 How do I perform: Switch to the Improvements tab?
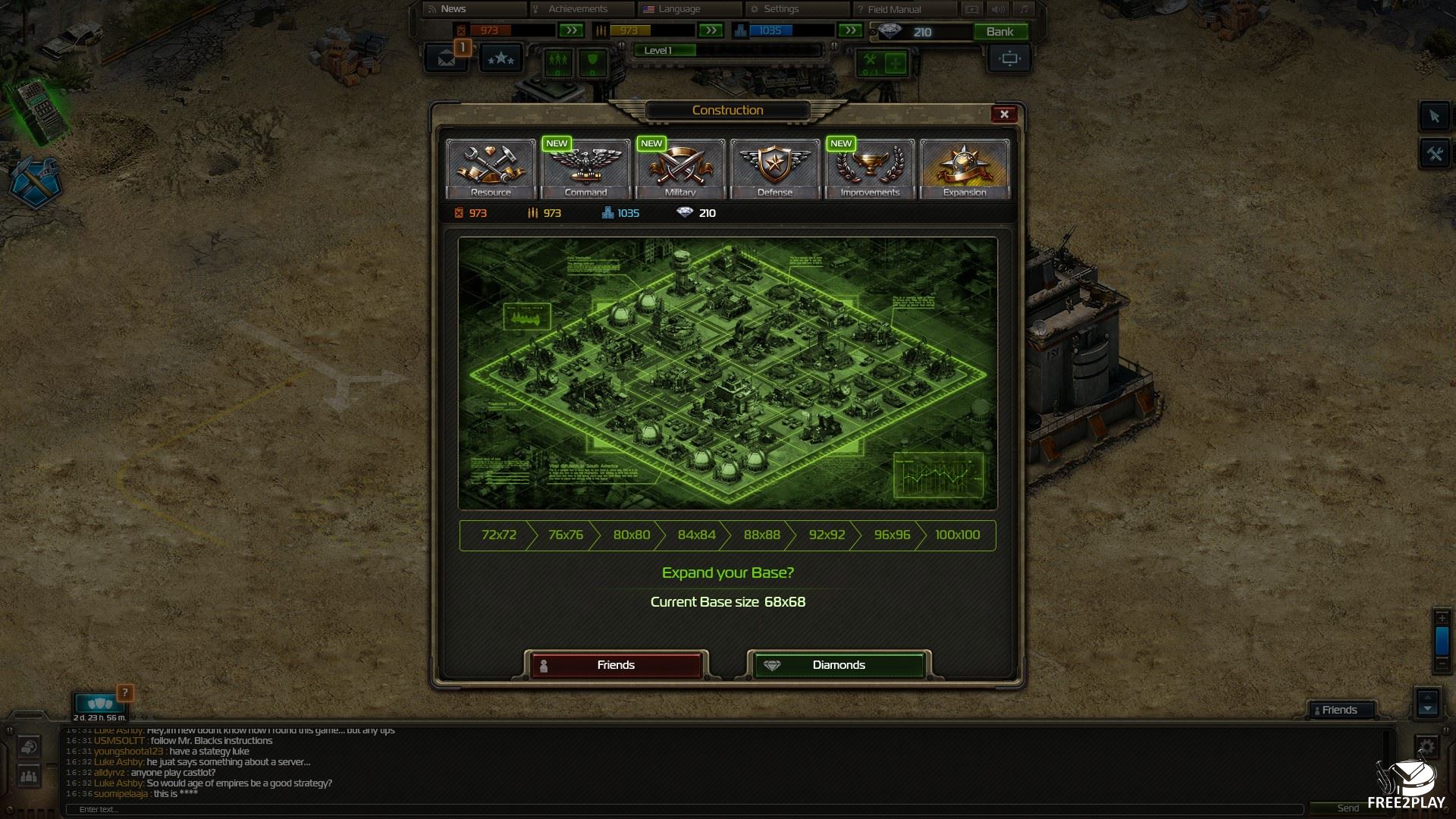tap(870, 168)
